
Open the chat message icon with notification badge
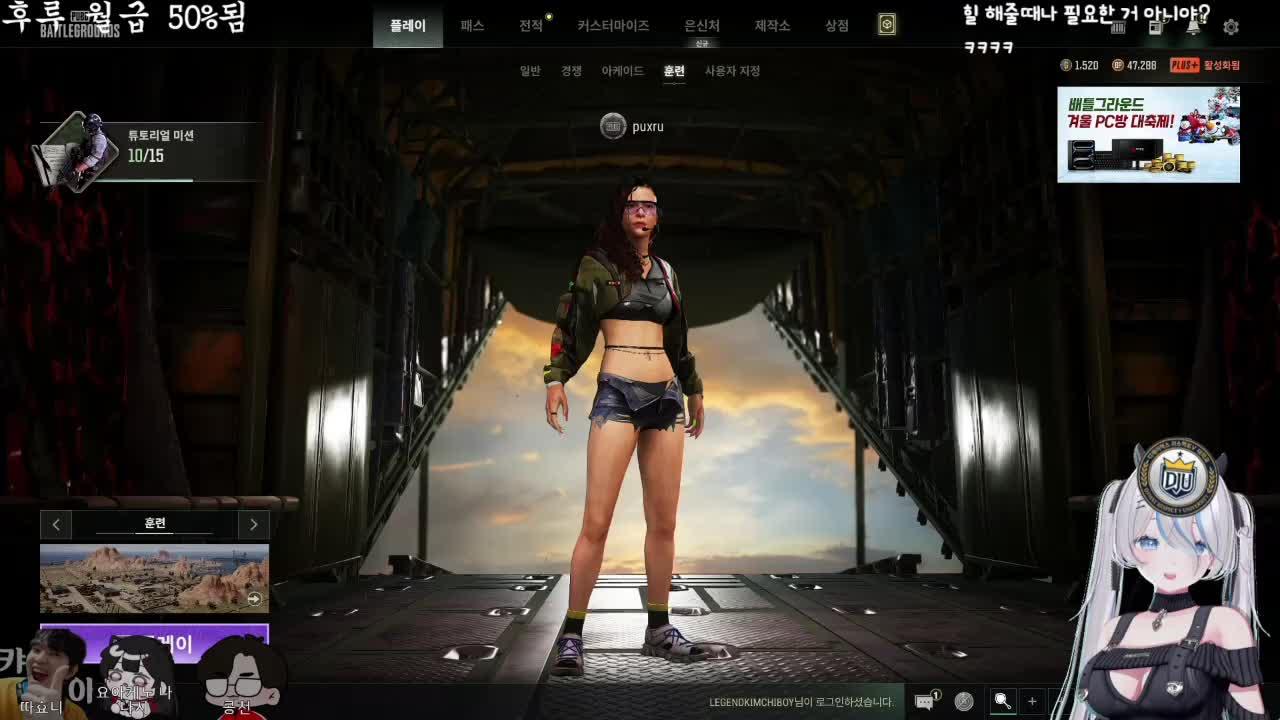[x=923, y=703]
